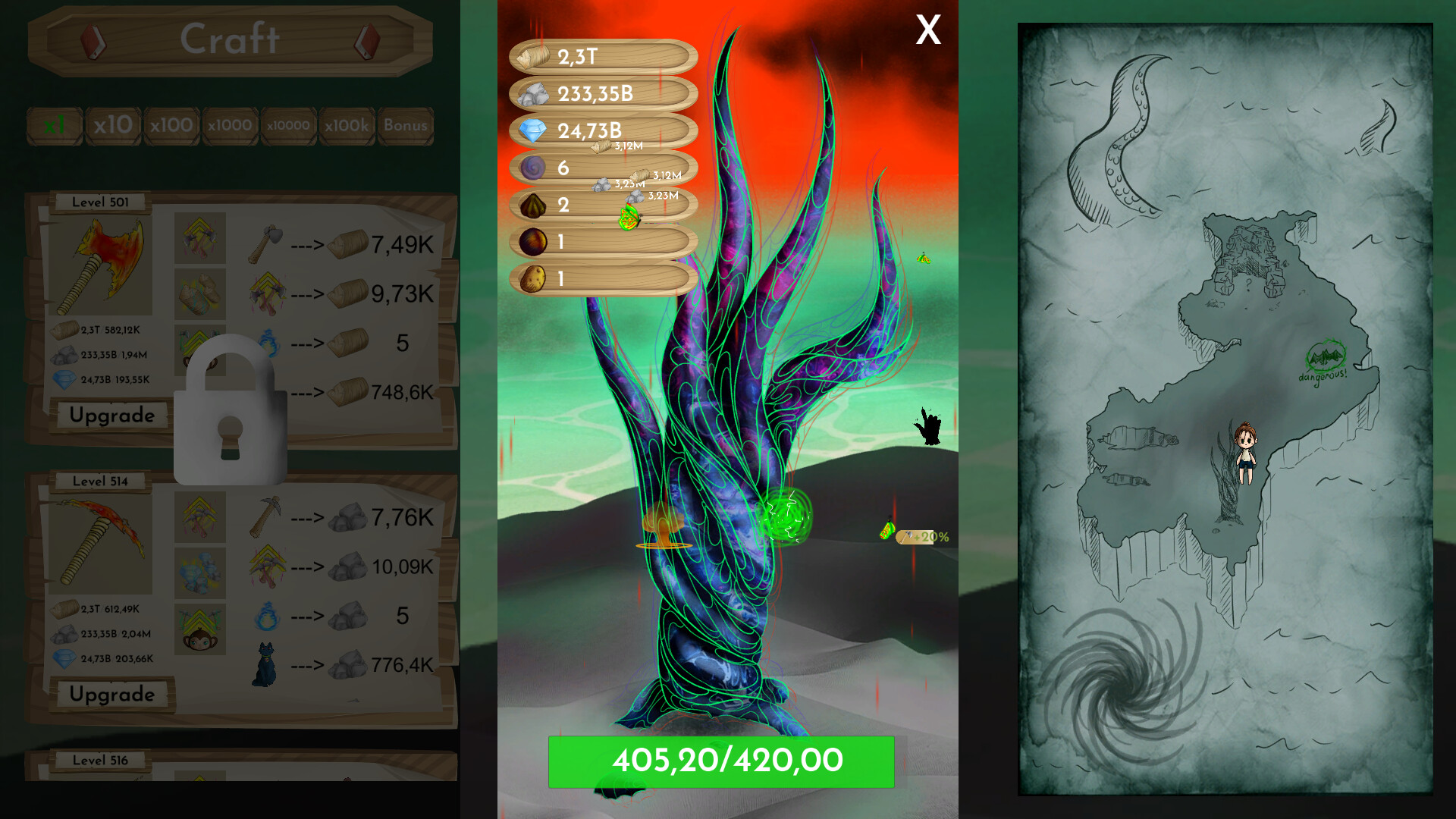Enable the x100k crafting multiplier

click(x=346, y=125)
